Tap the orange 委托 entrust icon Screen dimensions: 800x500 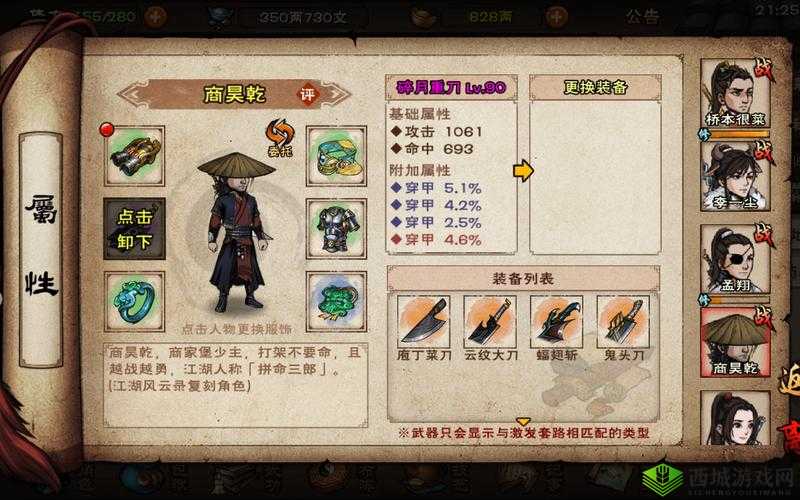[277, 135]
